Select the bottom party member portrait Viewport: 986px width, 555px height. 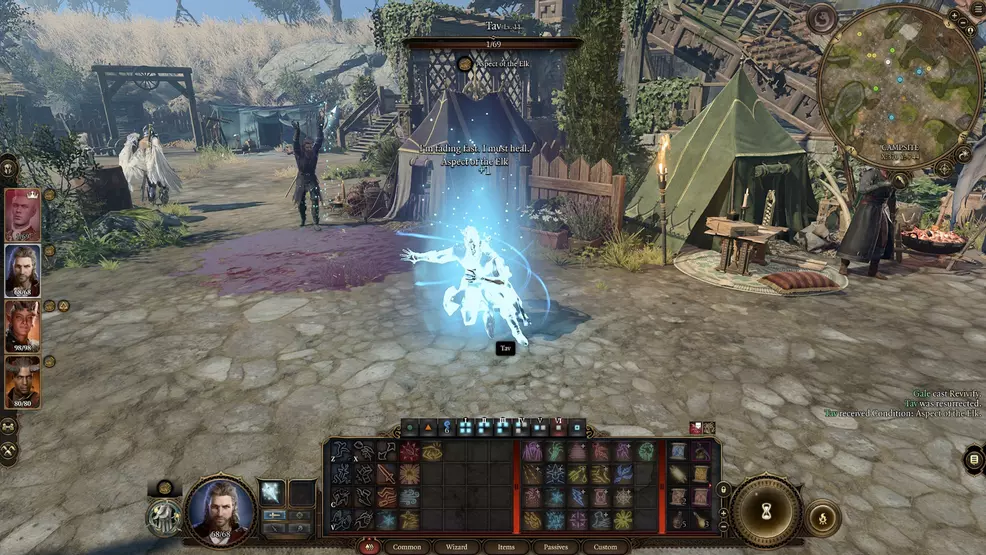[x=22, y=380]
